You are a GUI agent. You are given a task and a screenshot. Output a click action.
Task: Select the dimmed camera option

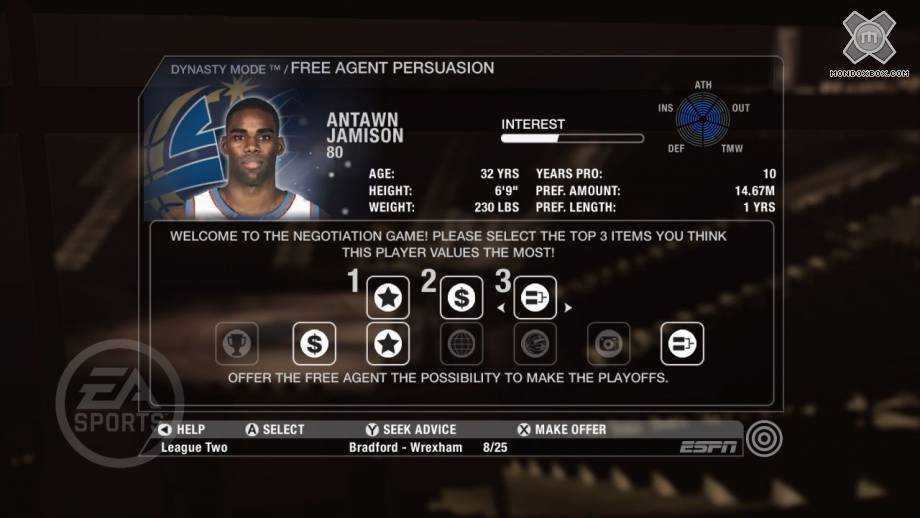(608, 344)
